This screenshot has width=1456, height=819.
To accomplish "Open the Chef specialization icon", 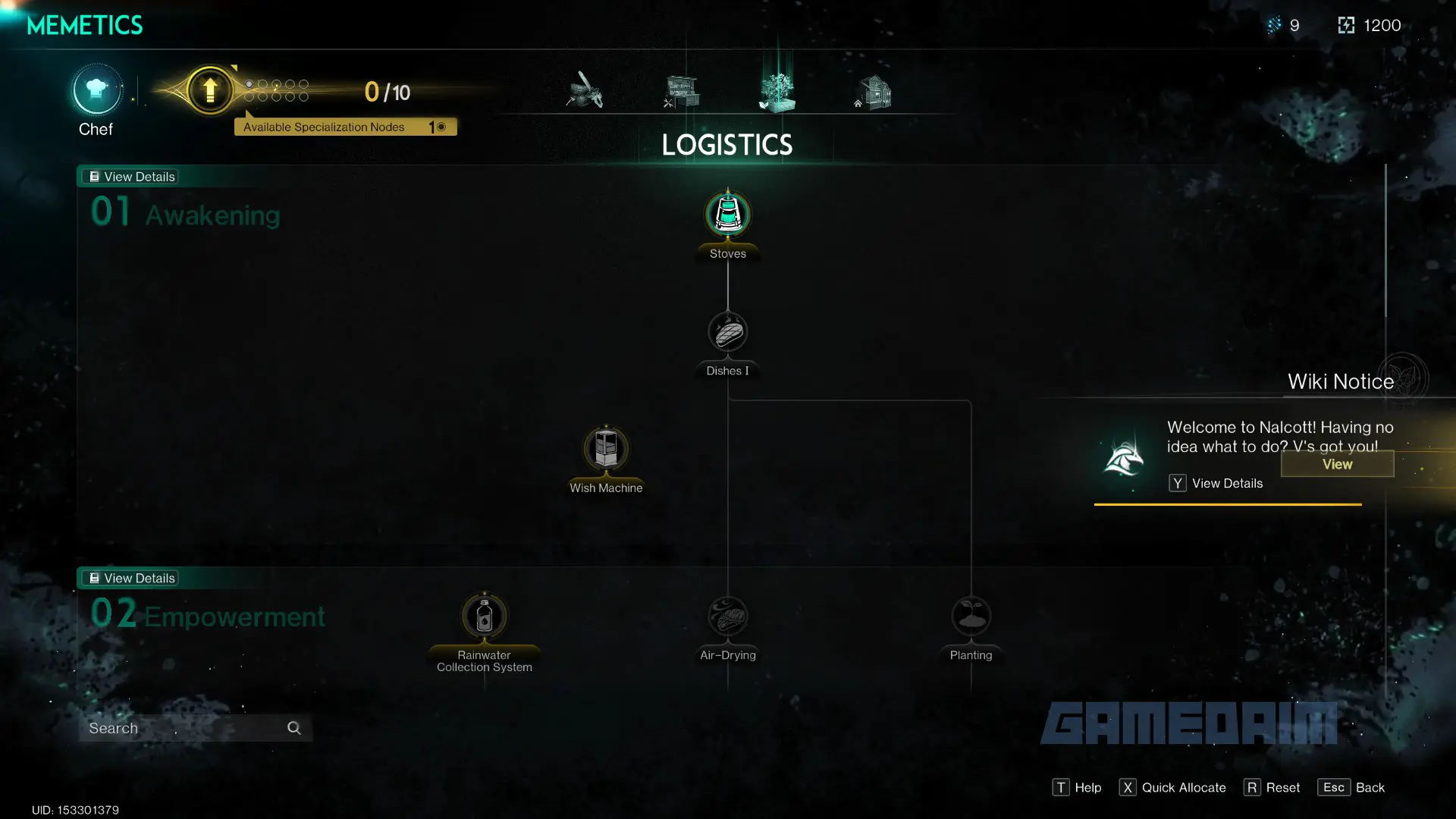I will 96,90.
